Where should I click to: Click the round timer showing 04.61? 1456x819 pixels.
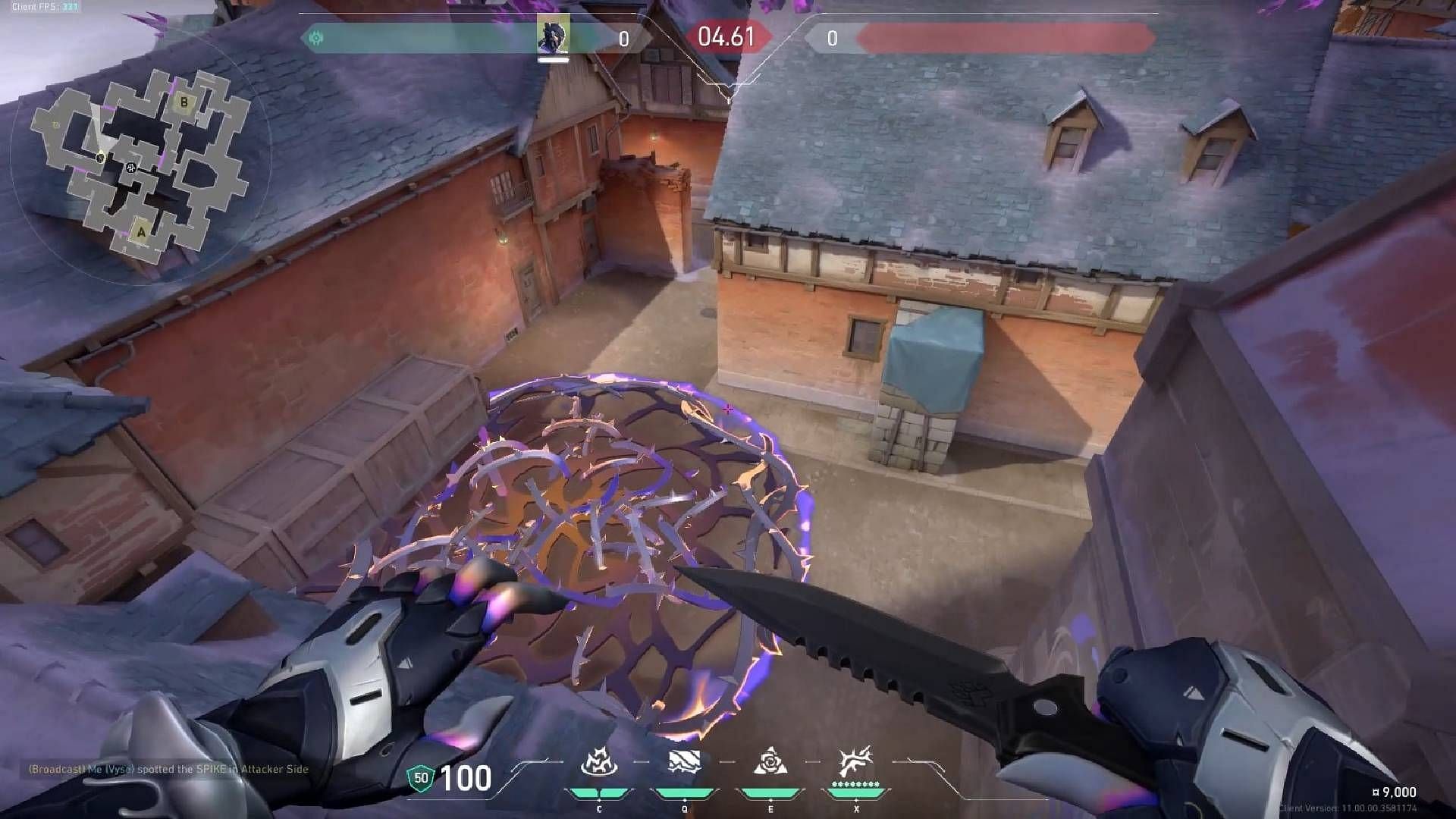(x=725, y=36)
